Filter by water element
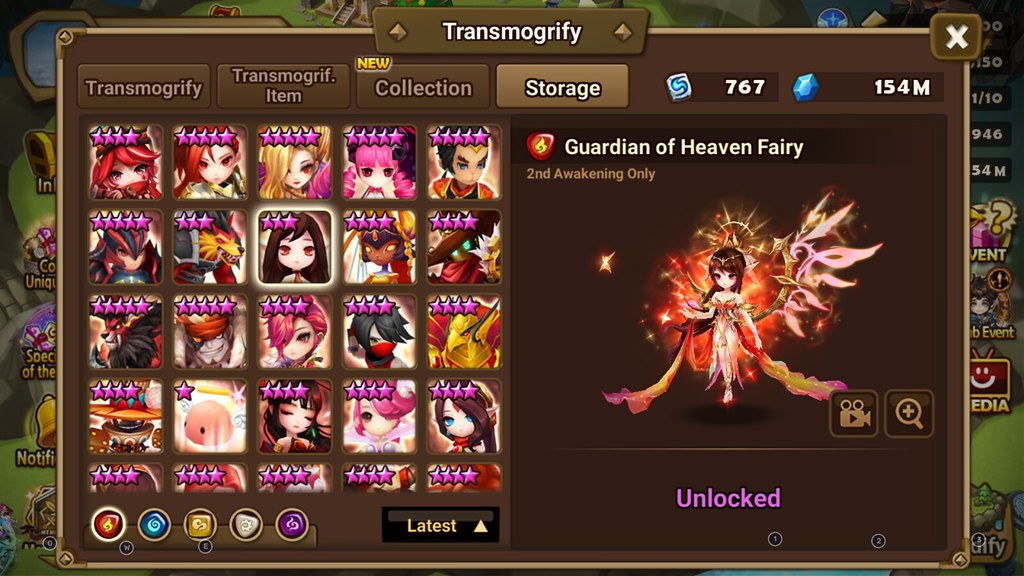This screenshot has height=576, width=1024. tap(154, 523)
